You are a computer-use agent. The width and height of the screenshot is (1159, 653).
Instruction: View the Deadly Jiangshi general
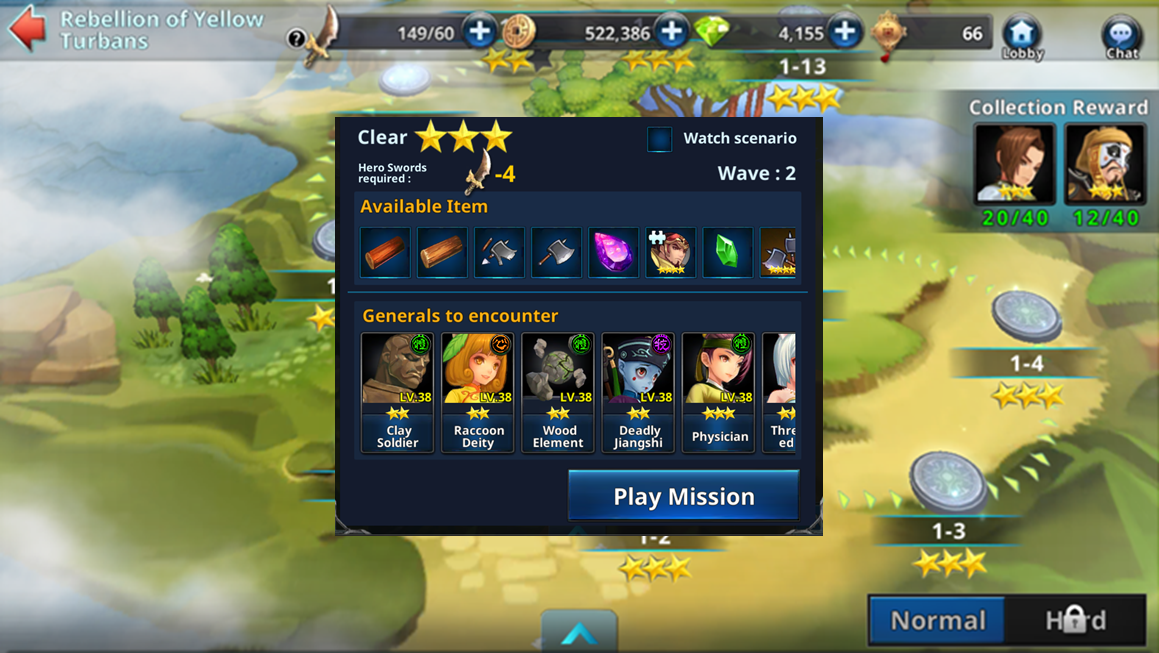pos(638,392)
